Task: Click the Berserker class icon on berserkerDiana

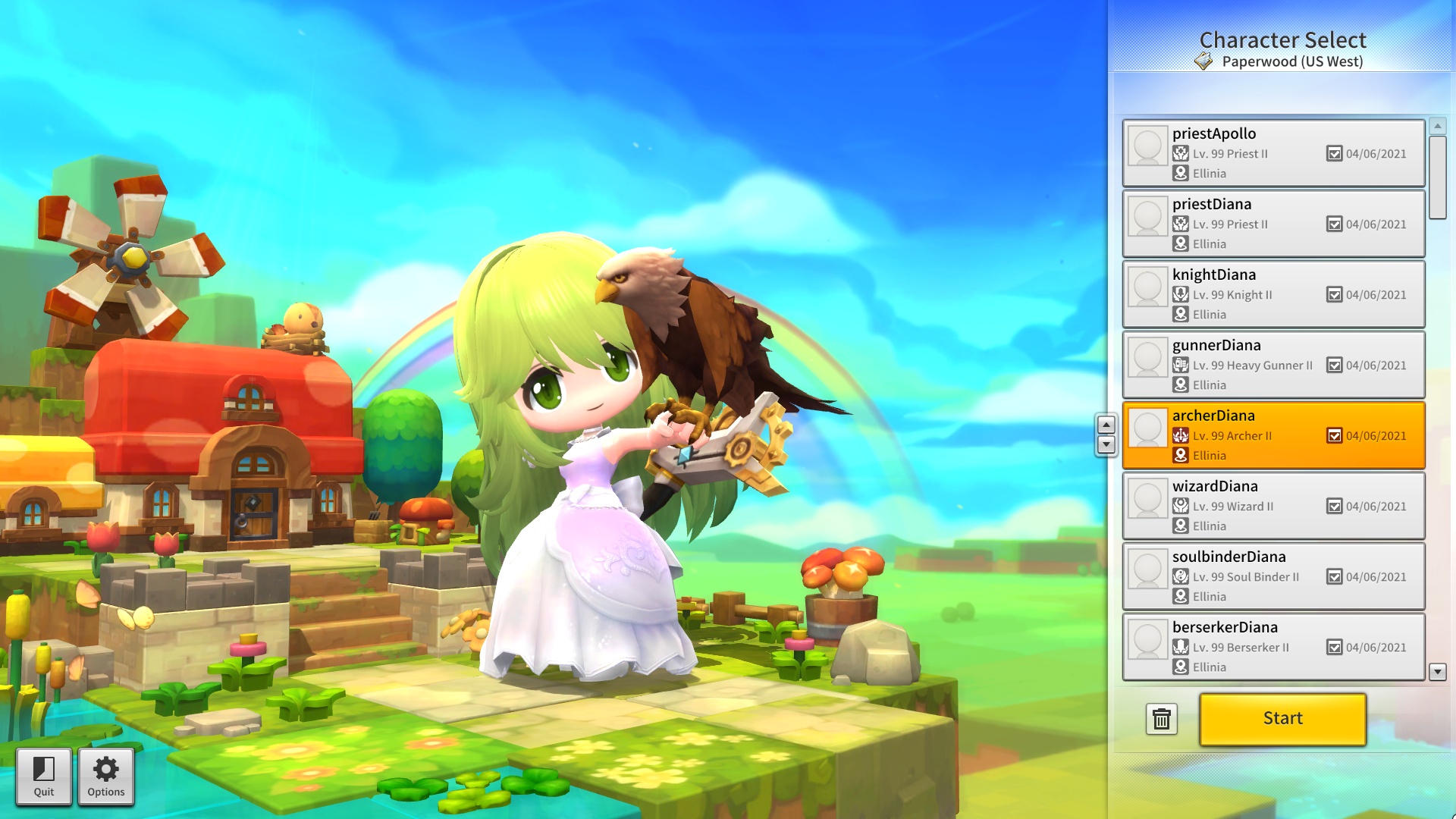Action: click(1181, 648)
